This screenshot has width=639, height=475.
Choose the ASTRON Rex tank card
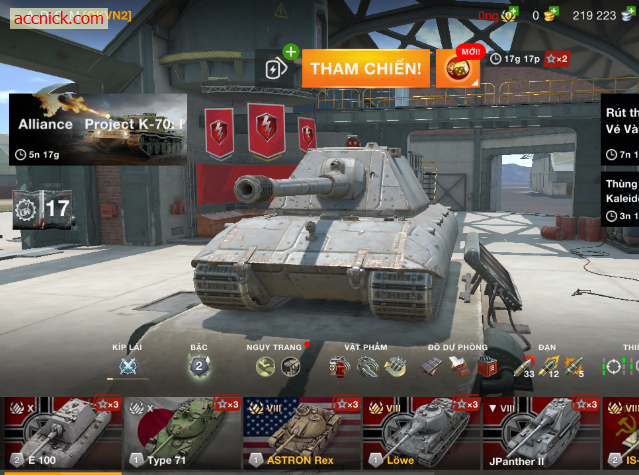[x=301, y=434]
